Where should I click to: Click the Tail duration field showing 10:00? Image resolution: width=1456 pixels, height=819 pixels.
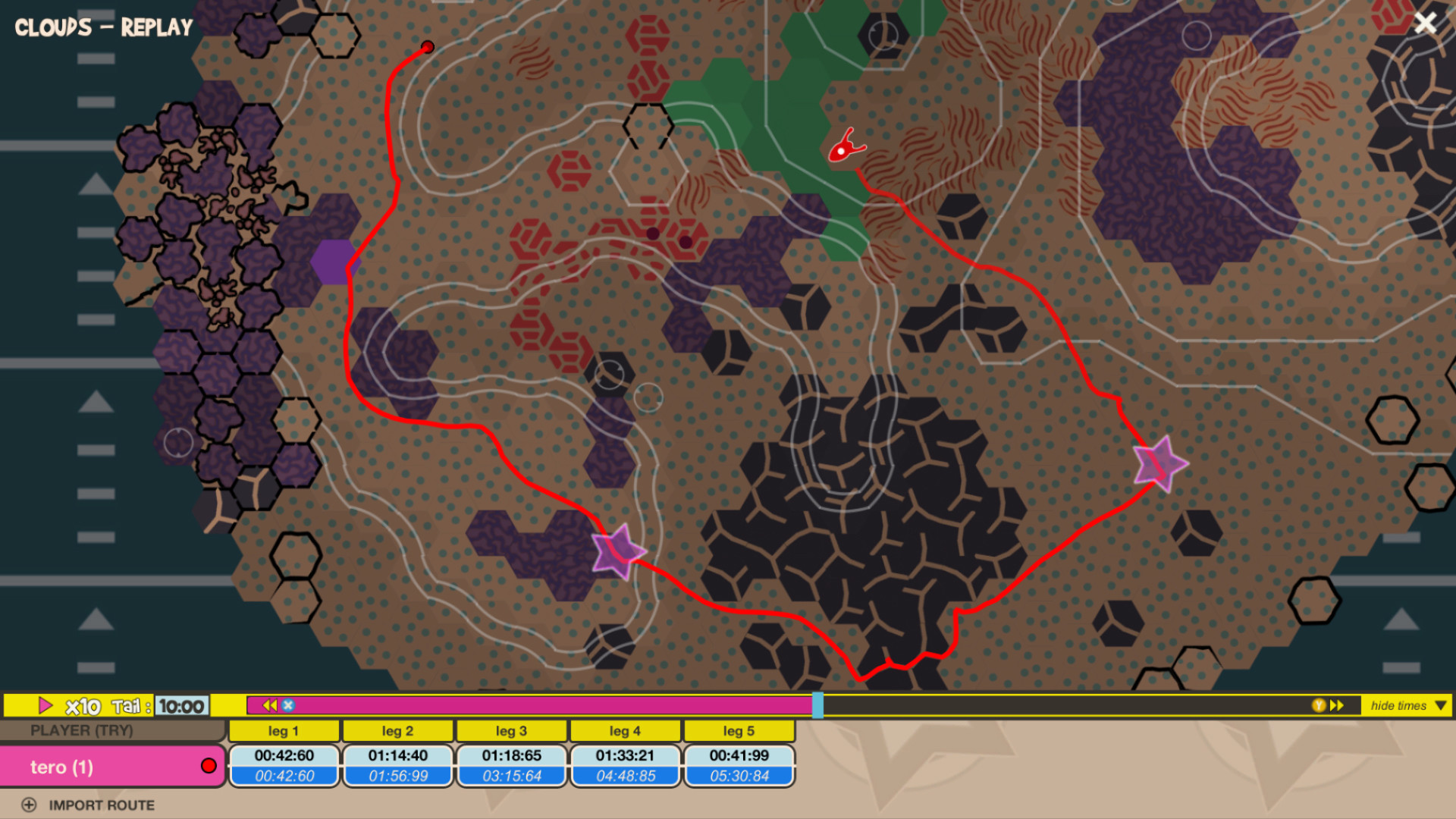pyautogui.click(x=181, y=704)
